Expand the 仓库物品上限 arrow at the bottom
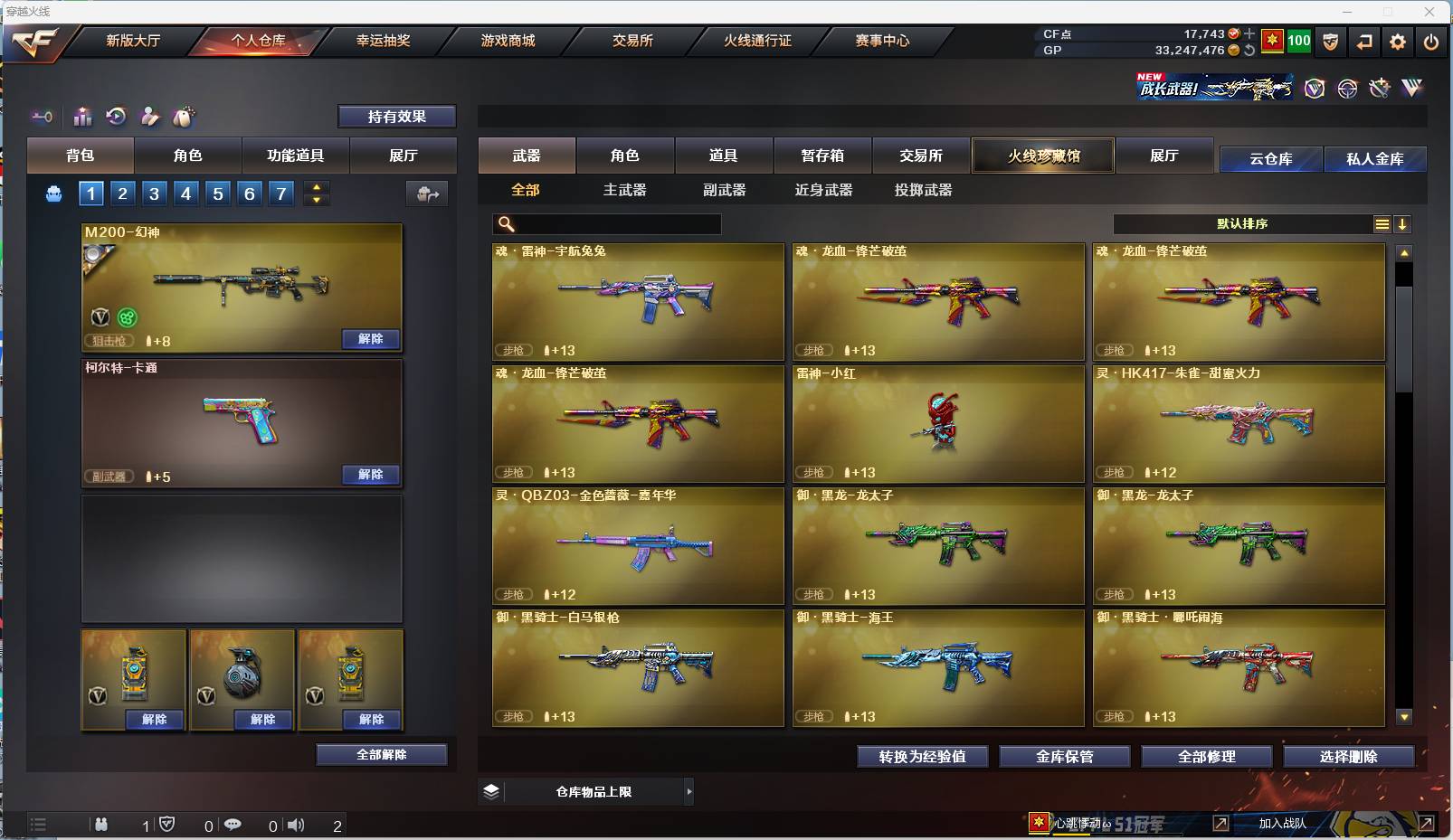The image size is (1453, 840). coord(689,791)
